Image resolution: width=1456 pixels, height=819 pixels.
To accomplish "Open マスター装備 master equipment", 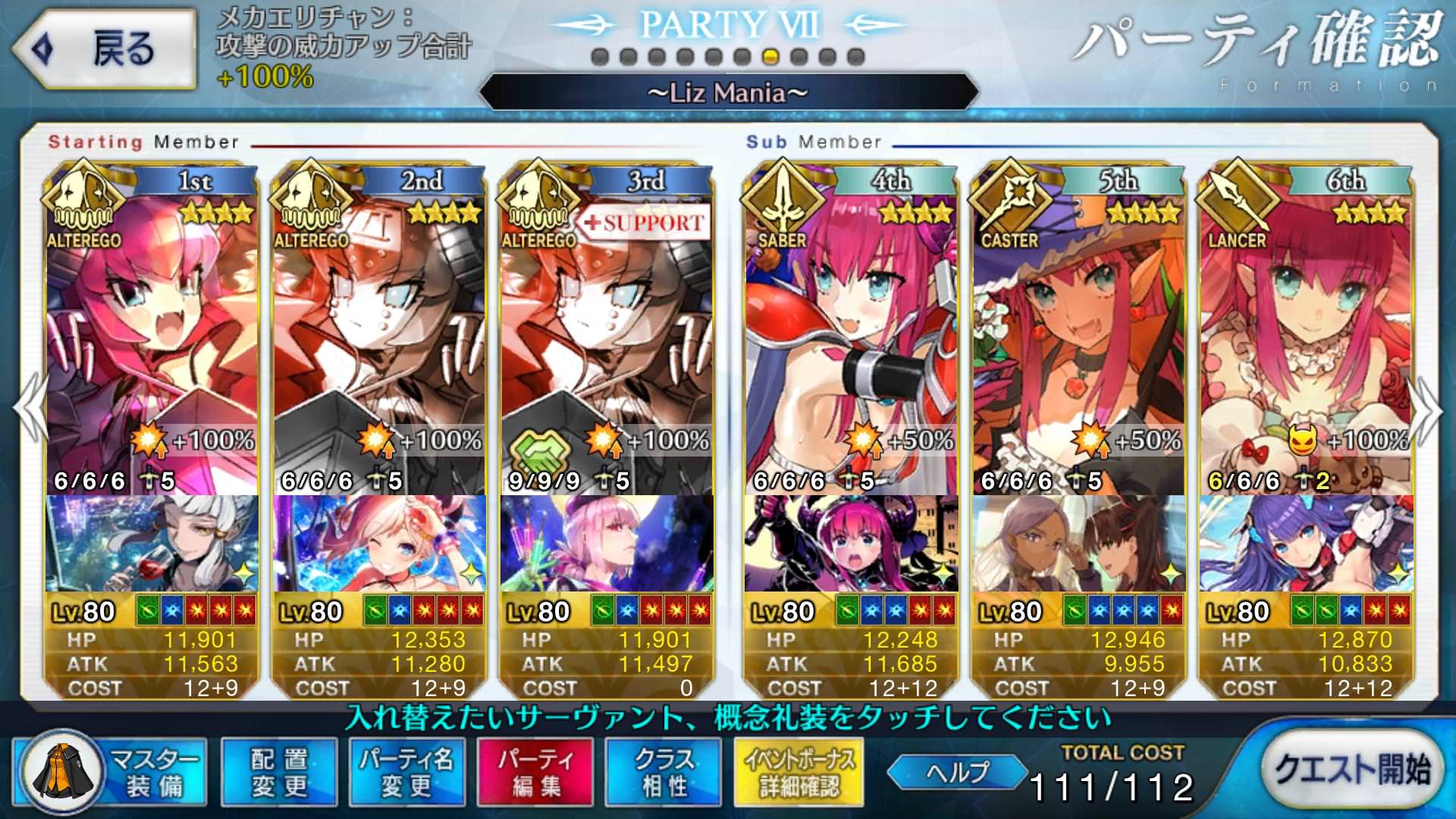I will pyautogui.click(x=110, y=772).
